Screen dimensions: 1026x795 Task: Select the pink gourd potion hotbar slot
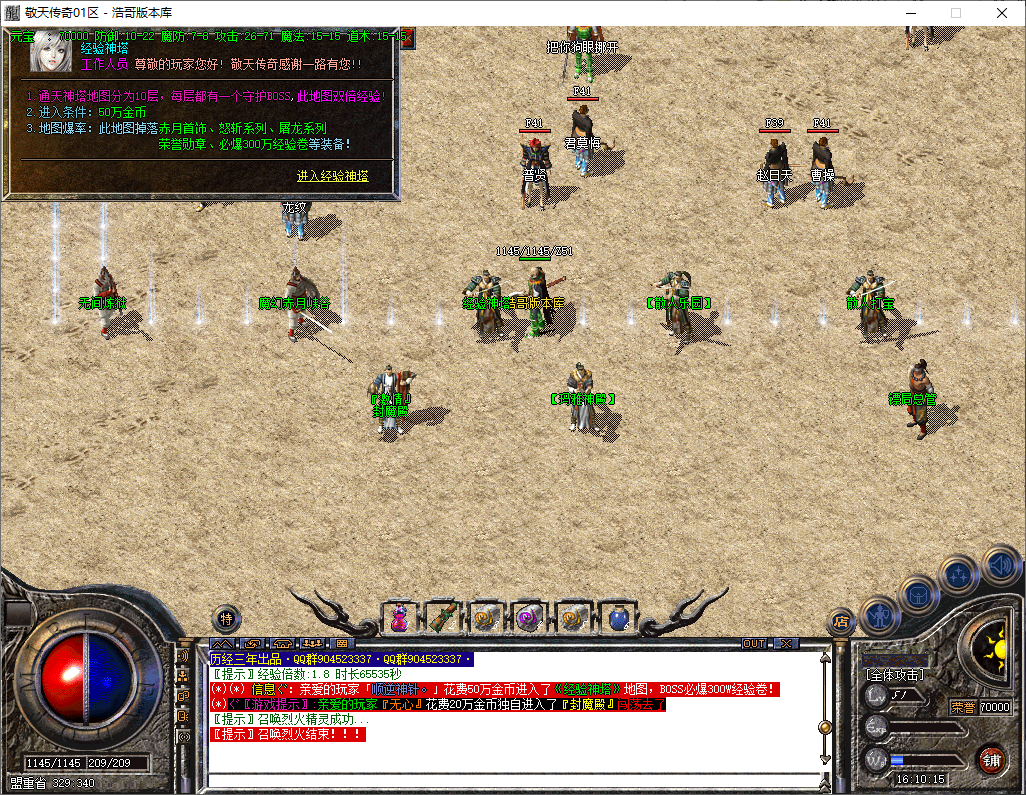click(x=399, y=619)
